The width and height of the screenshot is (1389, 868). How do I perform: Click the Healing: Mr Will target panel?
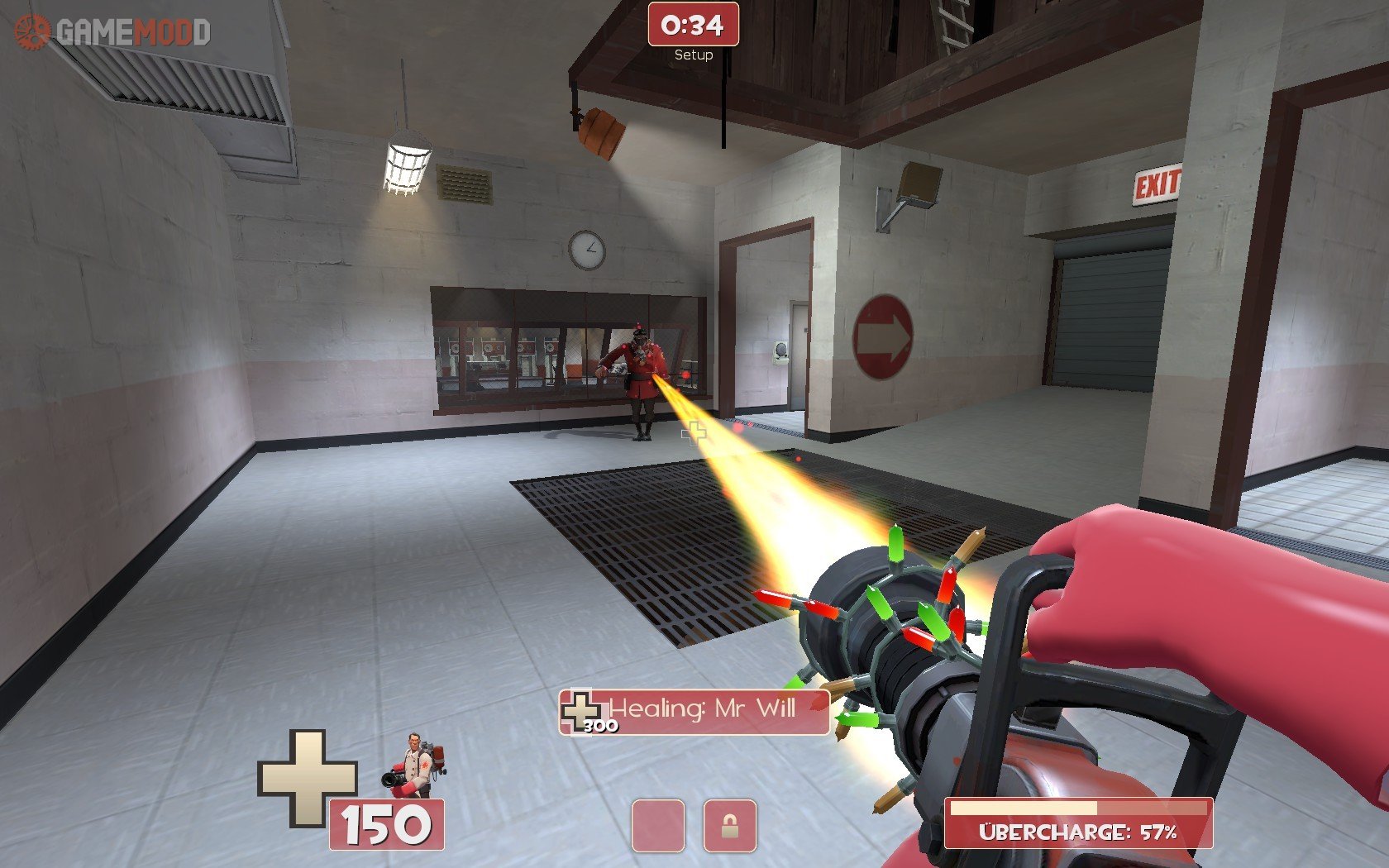694,711
